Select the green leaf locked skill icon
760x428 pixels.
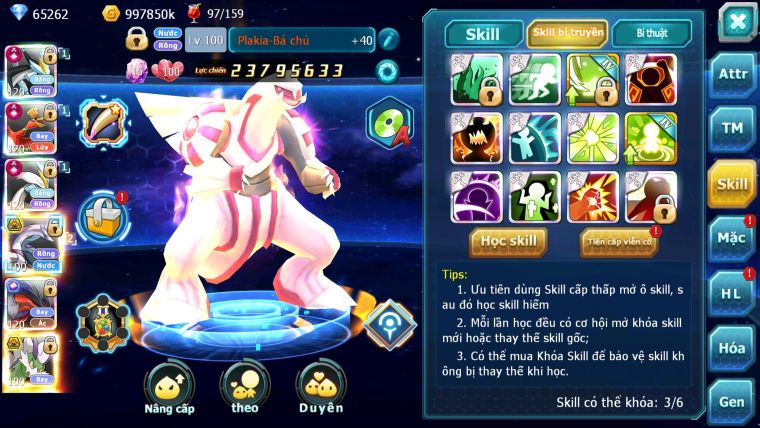tap(476, 80)
